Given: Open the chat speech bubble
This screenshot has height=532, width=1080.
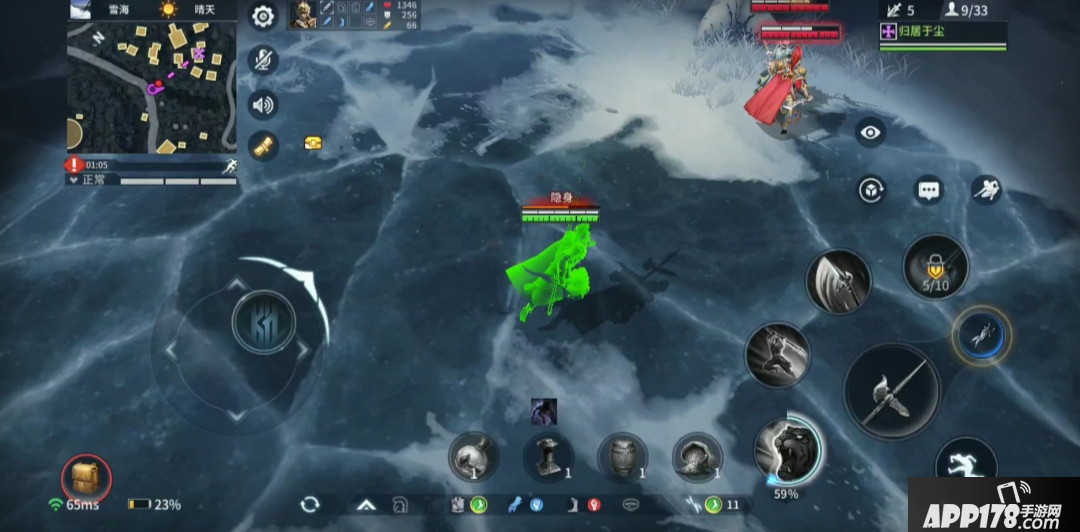Looking at the screenshot, I should pos(929,190).
